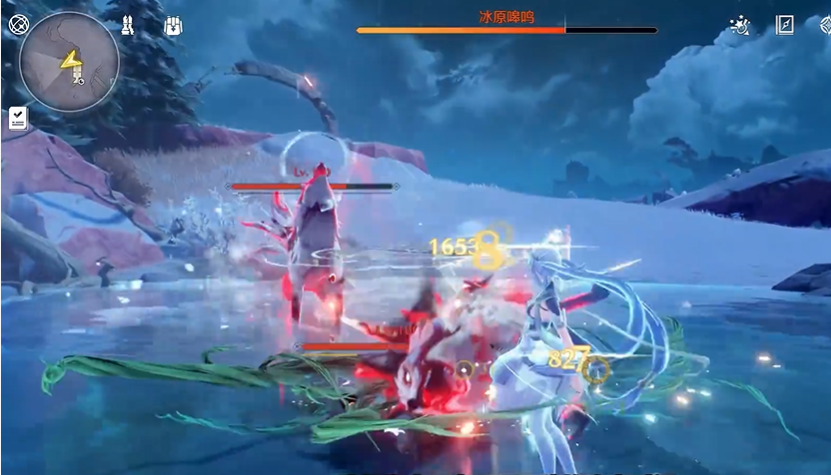This screenshot has width=831, height=475.
Task: Click the globe icon beside the minimap
Action: coord(17,23)
